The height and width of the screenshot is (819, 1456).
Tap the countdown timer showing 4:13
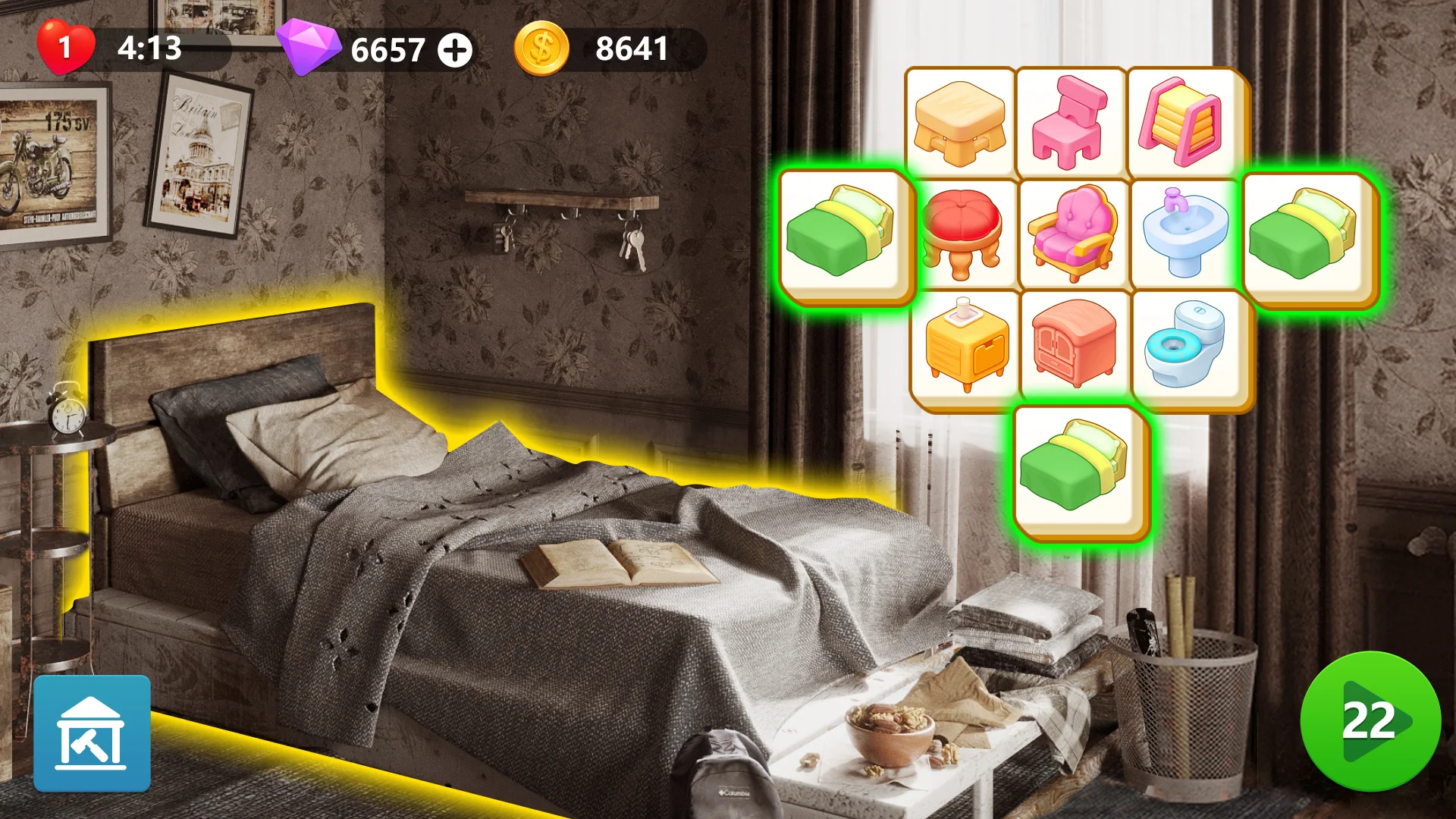(149, 49)
